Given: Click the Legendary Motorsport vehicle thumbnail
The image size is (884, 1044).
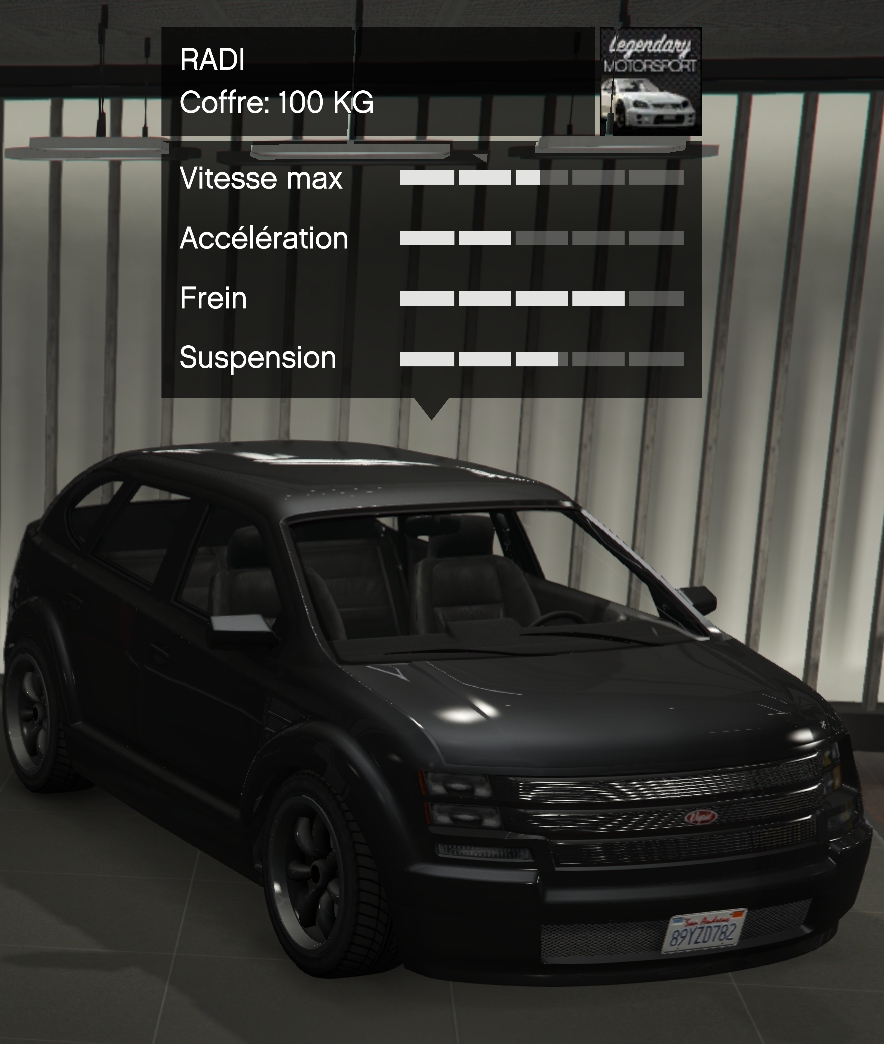Looking at the screenshot, I should click(x=650, y=81).
